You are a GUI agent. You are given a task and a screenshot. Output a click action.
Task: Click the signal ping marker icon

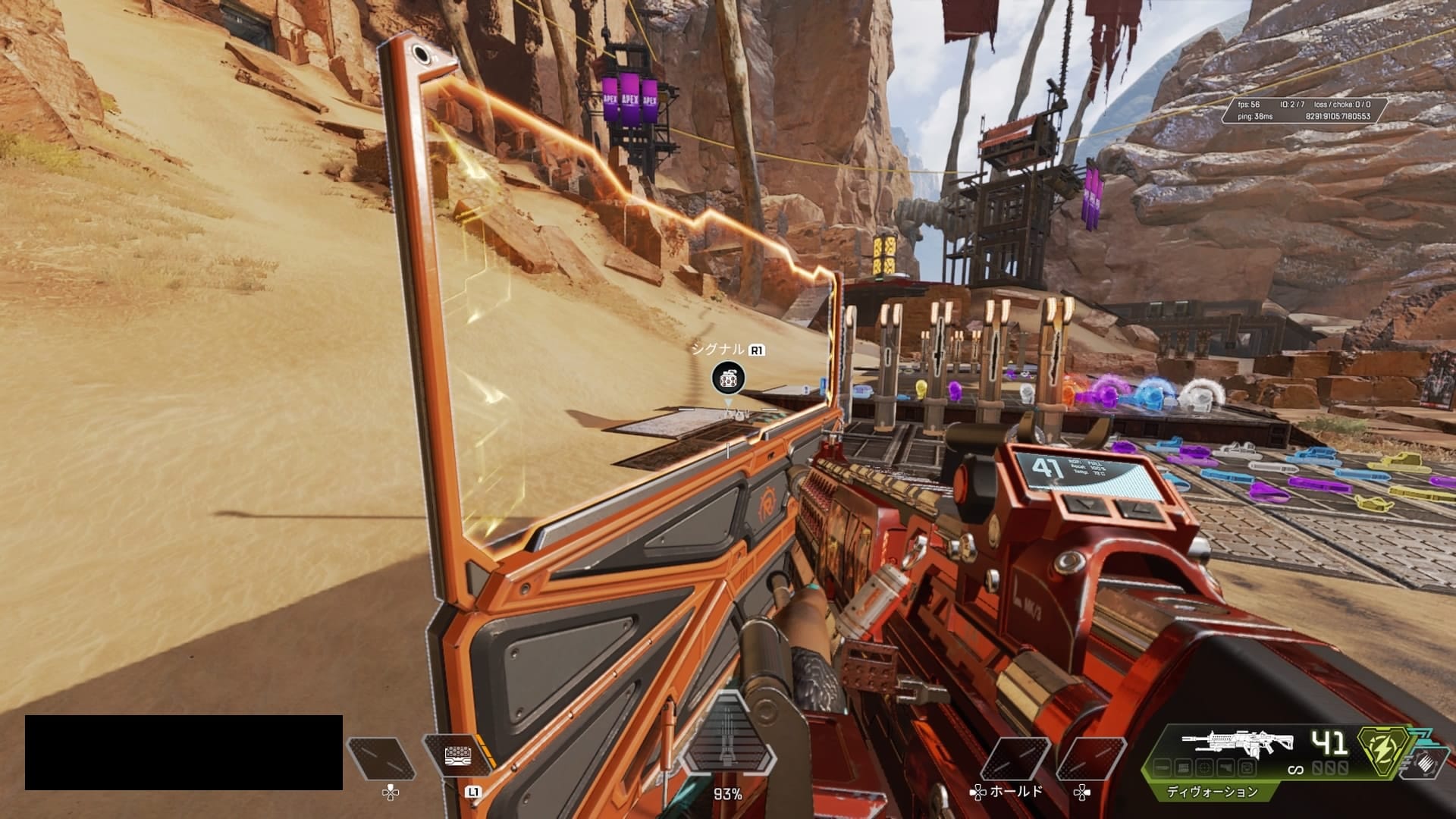point(728,378)
